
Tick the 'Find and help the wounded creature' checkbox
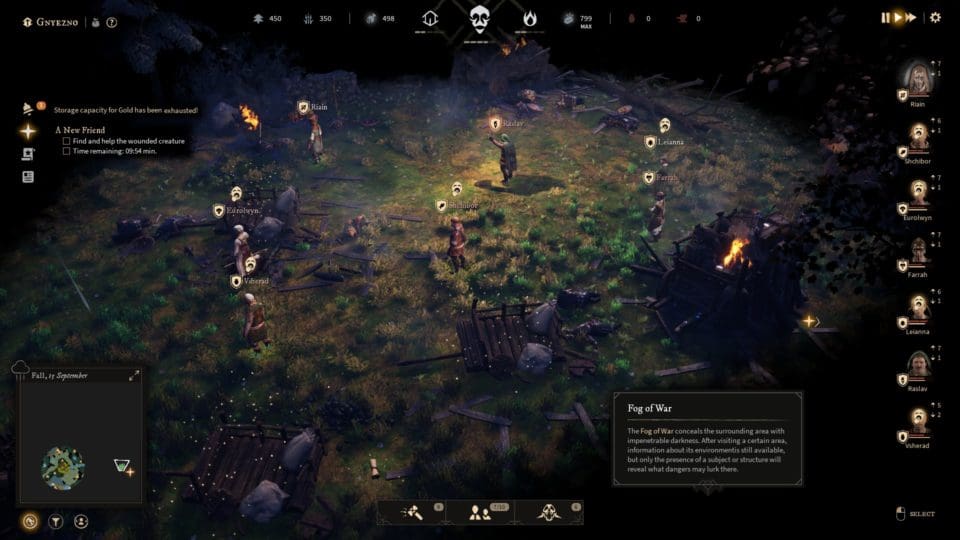(66, 141)
